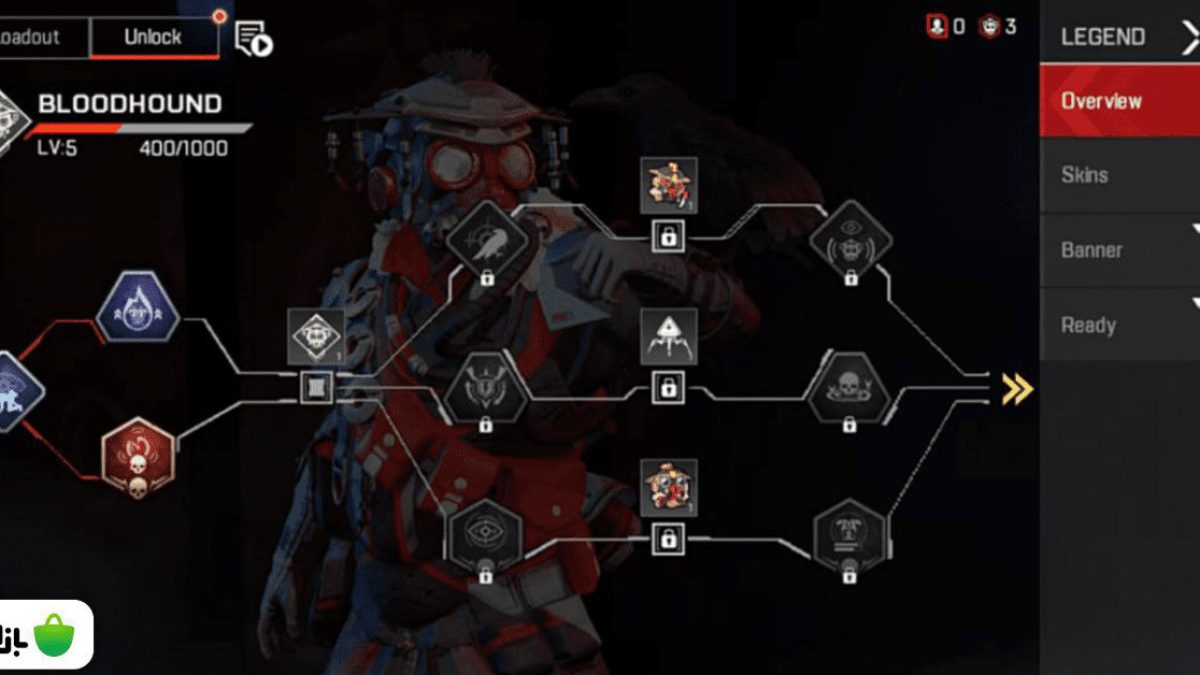Click the playlist video icon beside Unlock
Screen dimensions: 1200x675
(253, 39)
